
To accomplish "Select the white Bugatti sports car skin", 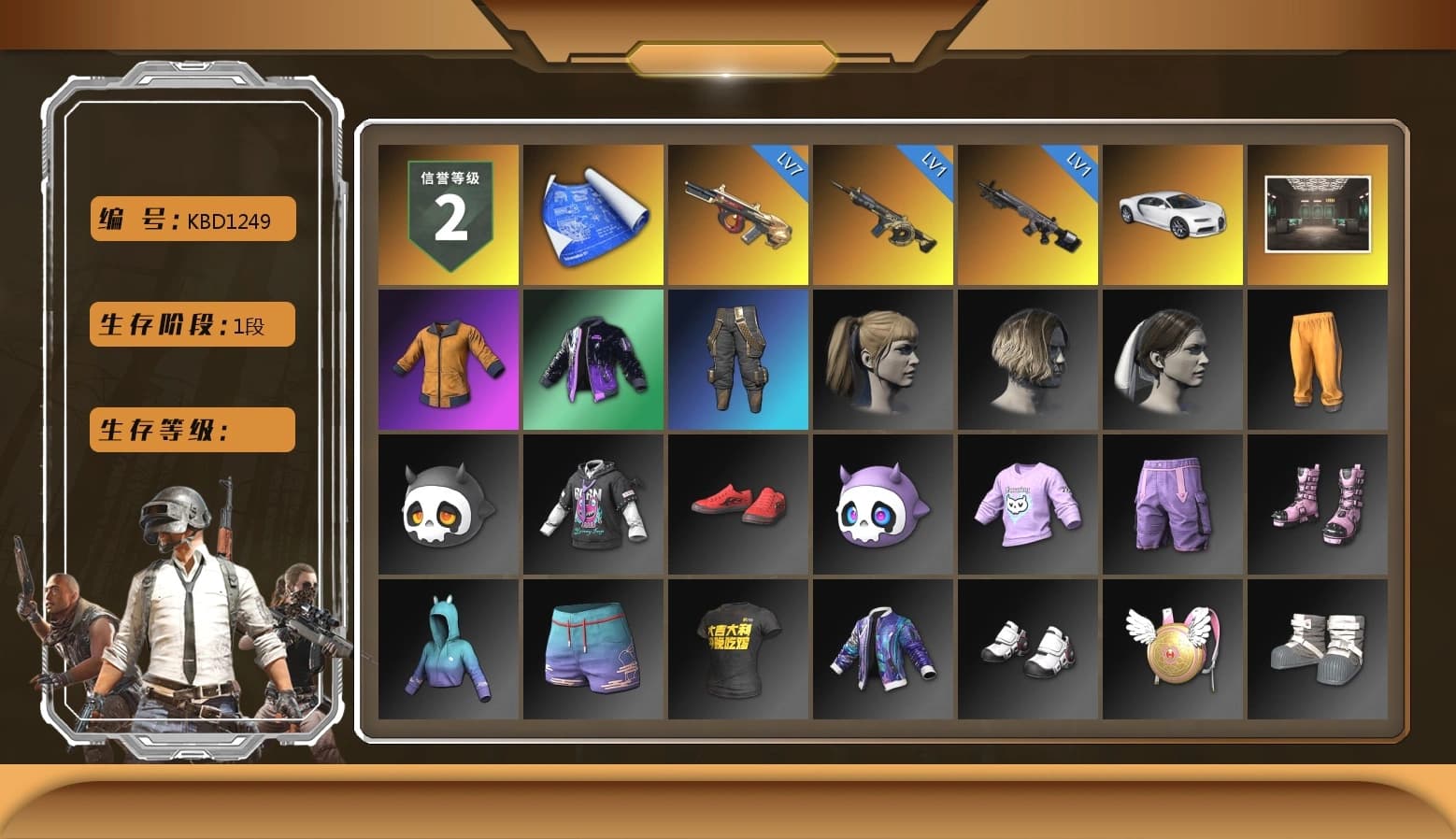I will point(1173,215).
